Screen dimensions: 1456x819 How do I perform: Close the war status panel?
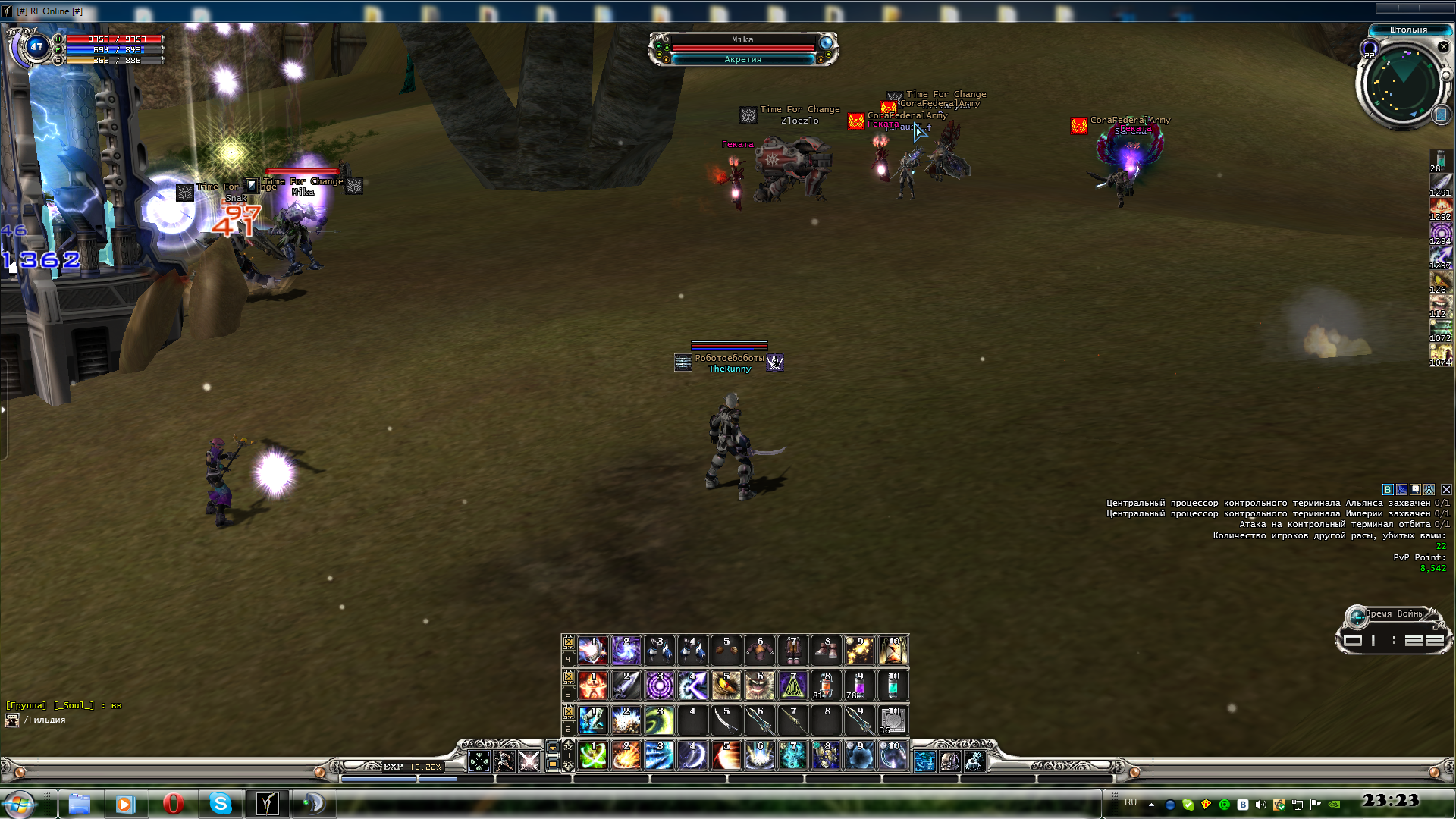[1446, 490]
